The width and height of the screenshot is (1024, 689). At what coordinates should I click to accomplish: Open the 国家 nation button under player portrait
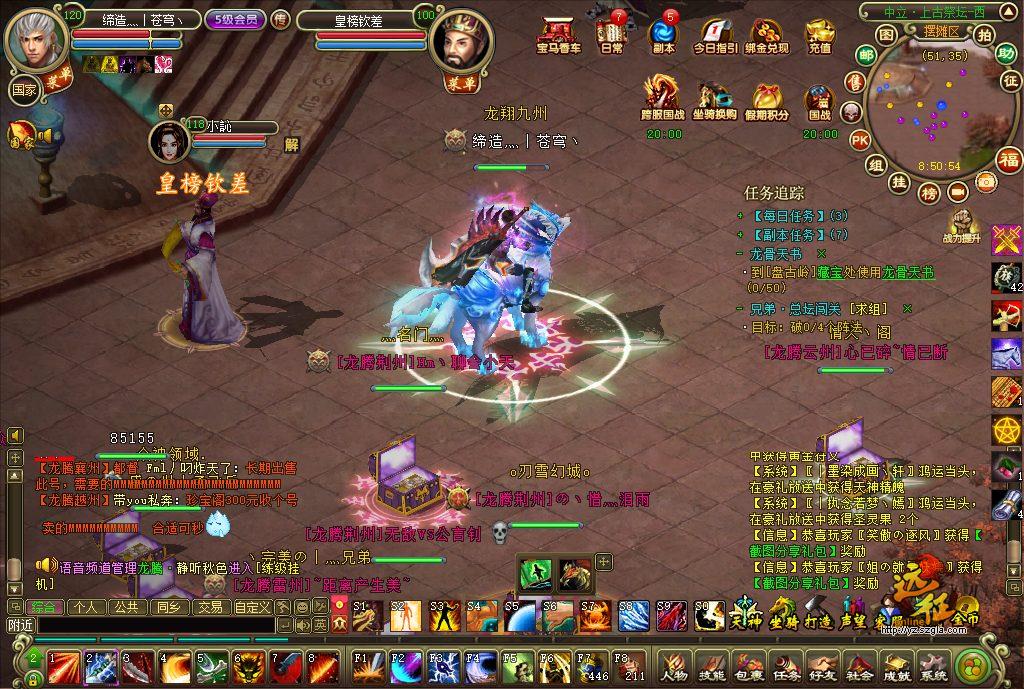23,88
